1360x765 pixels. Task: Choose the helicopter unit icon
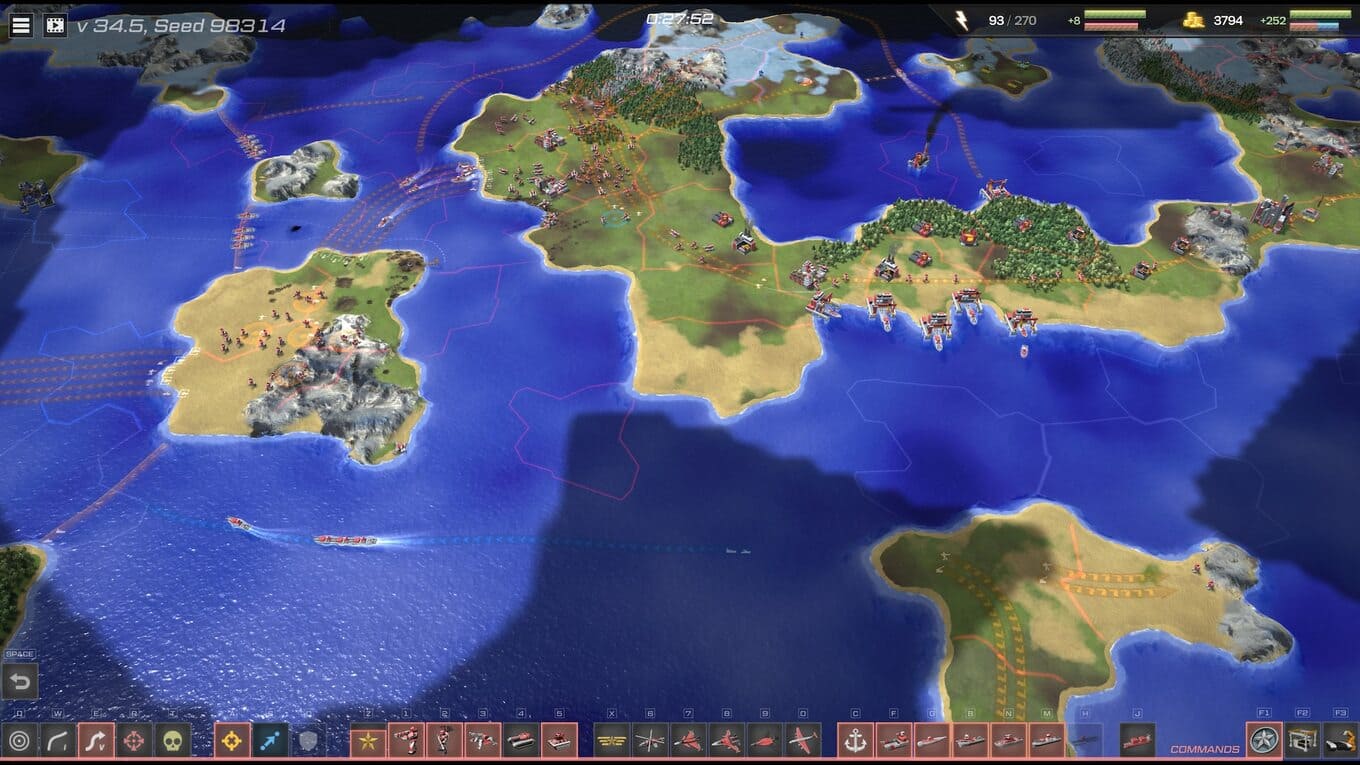coord(650,741)
